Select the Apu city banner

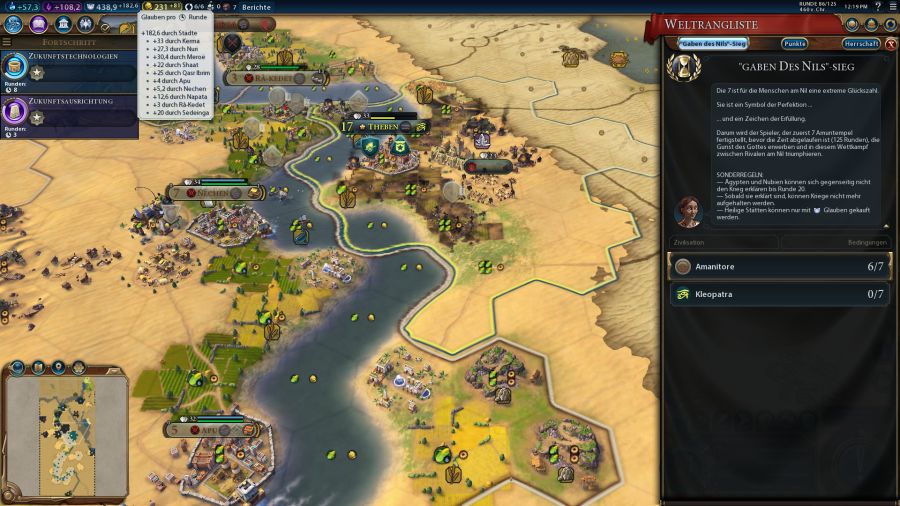[208, 430]
